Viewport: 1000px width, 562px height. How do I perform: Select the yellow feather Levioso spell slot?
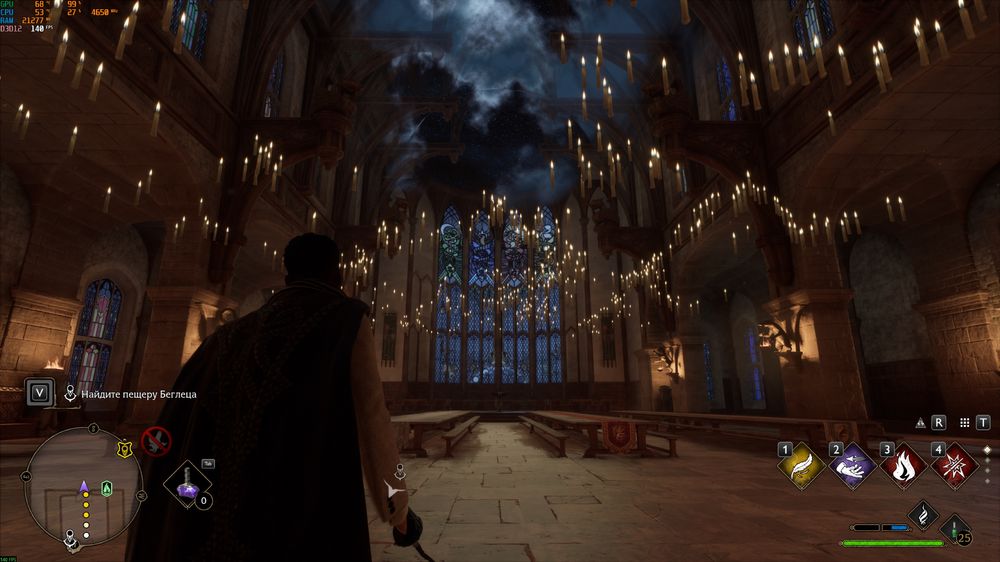[x=801, y=465]
